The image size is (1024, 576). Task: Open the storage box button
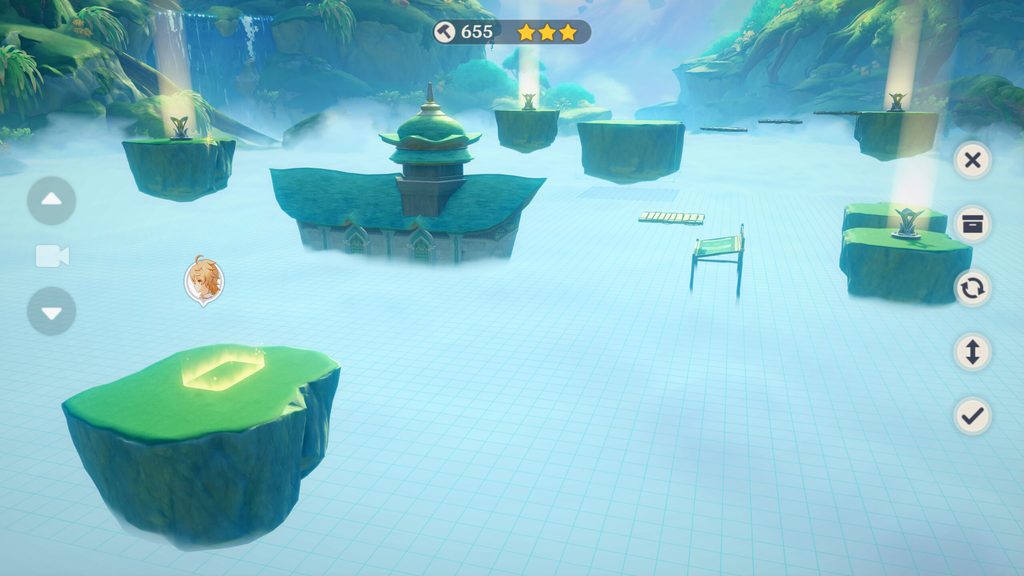pyautogui.click(x=972, y=224)
